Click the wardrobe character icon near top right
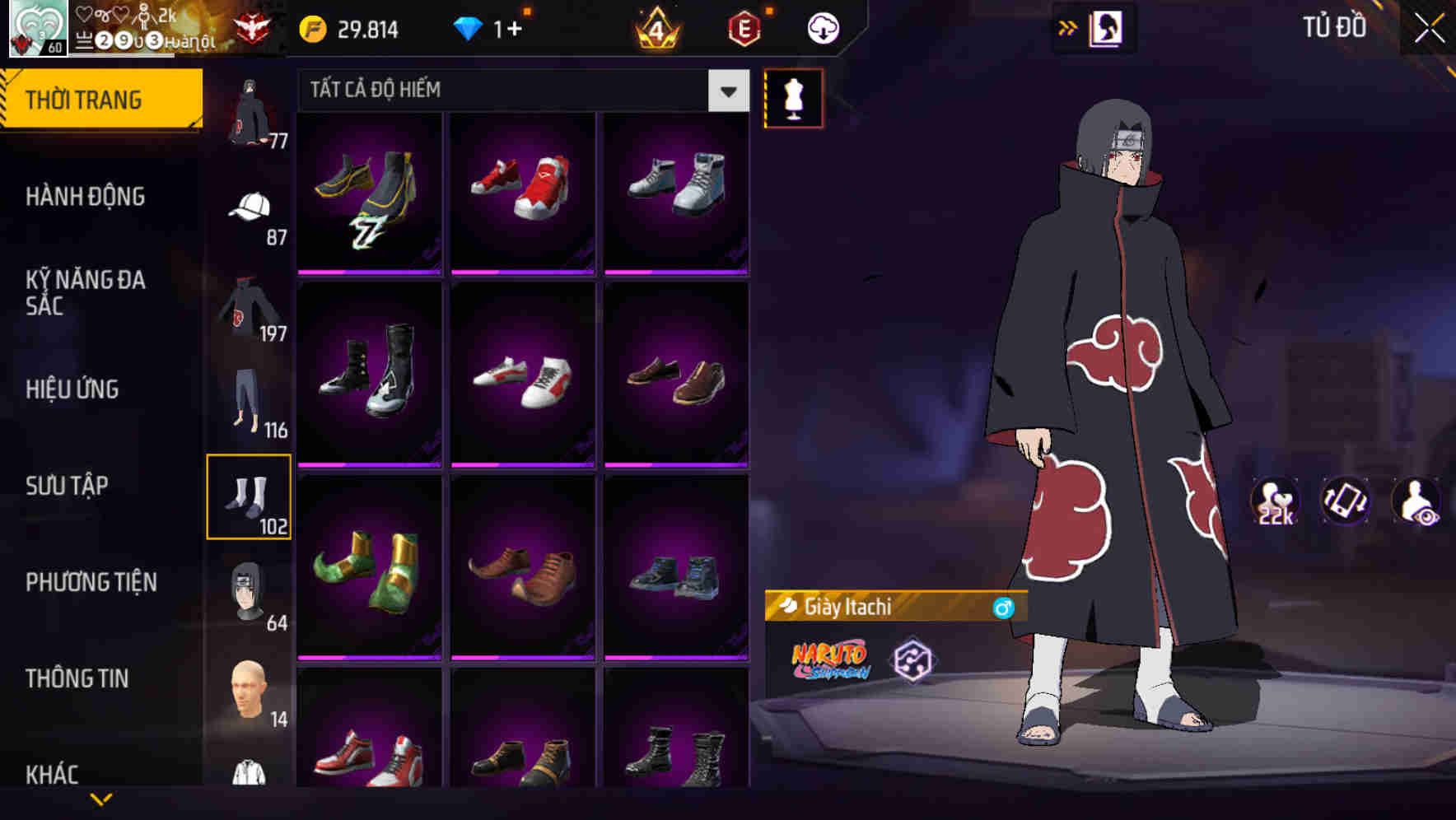Screen dimensions: 1456x820 1107,27
